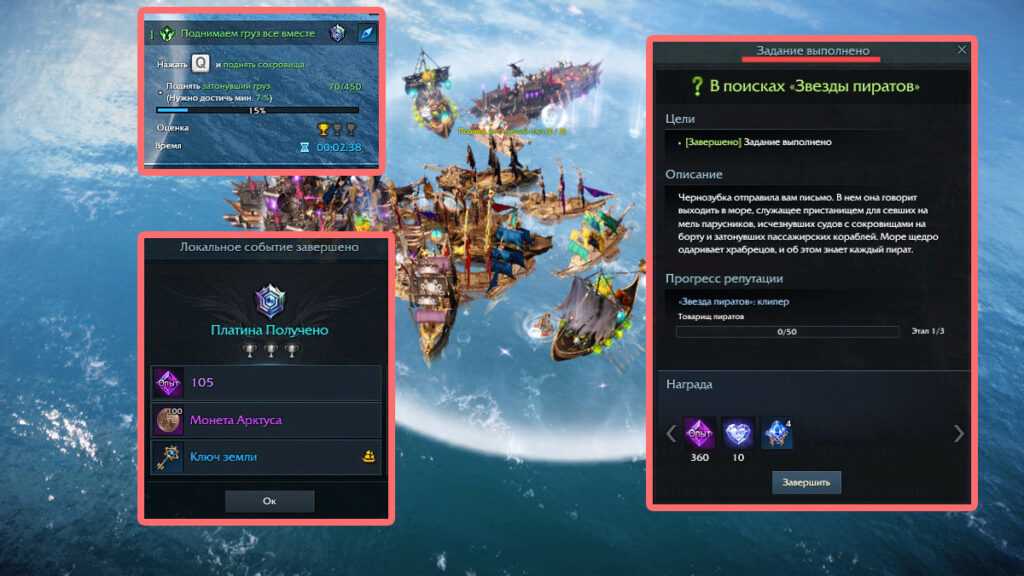The image size is (1024, 576).
Task: Click the yellow icon beside Ключ земли
Action: (368, 457)
